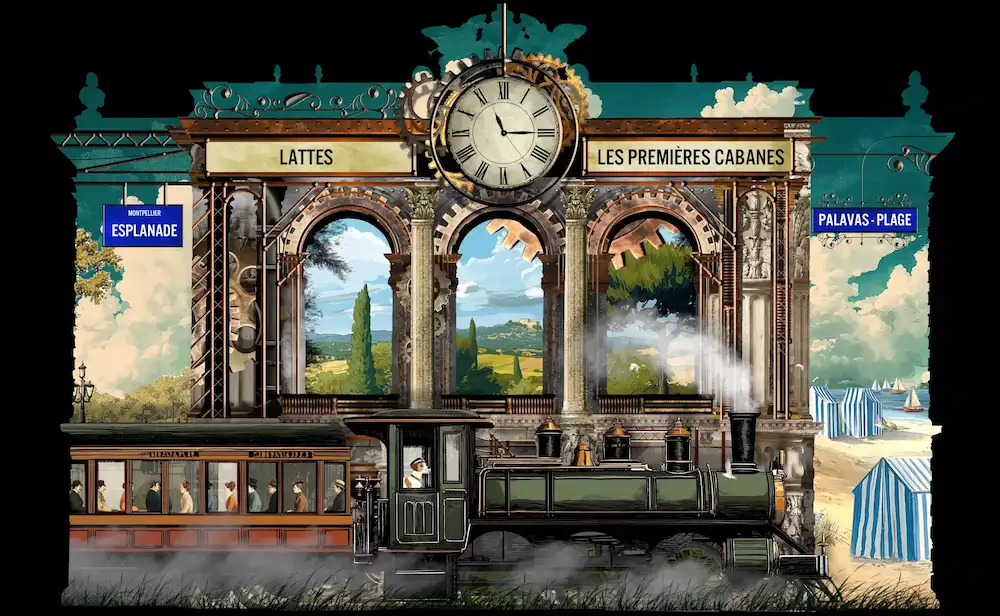The width and height of the screenshot is (1000, 616).
Task: Select the Lattes station sign
Action: pos(306,157)
